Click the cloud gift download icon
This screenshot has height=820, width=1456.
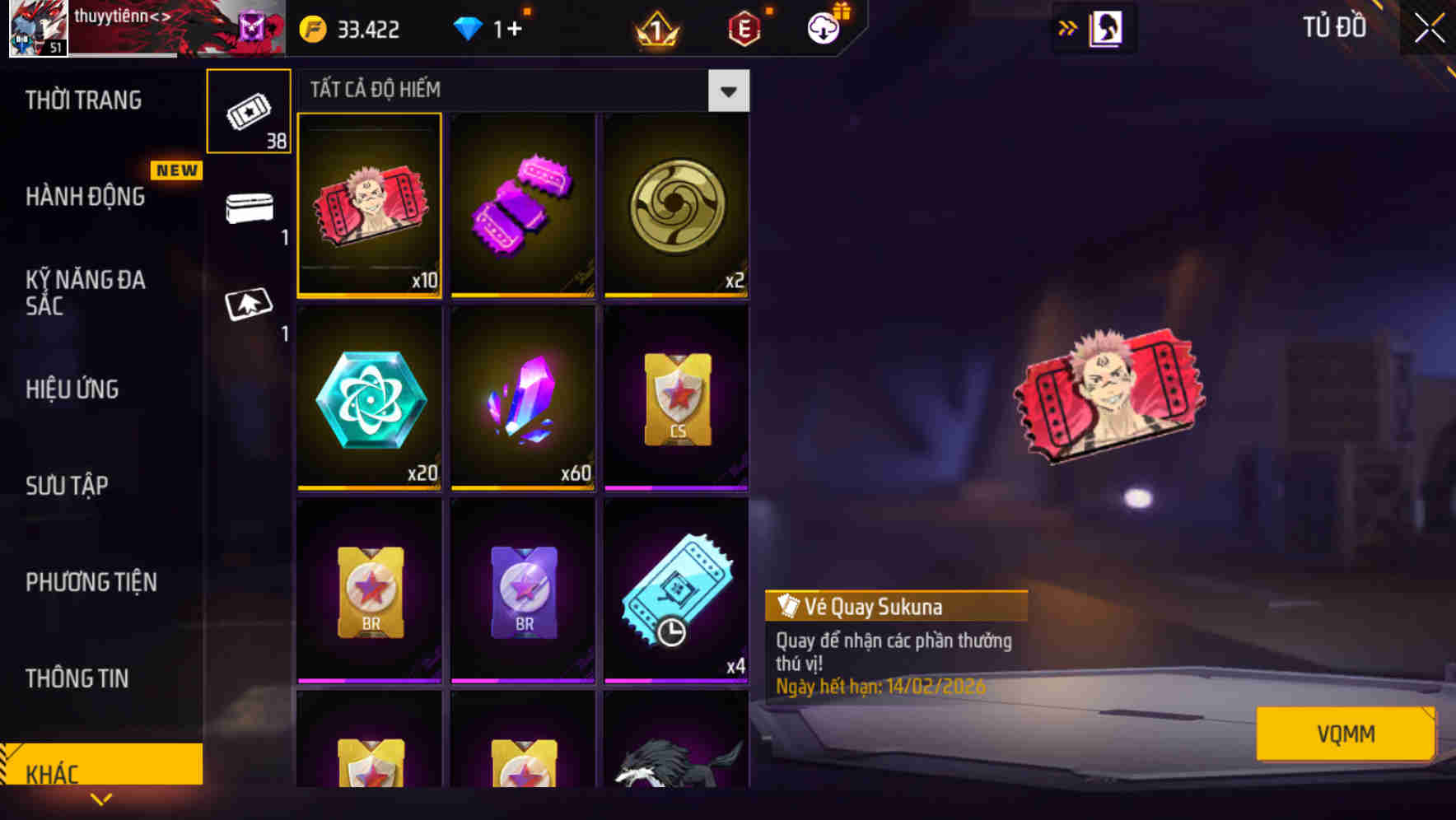coord(824,27)
